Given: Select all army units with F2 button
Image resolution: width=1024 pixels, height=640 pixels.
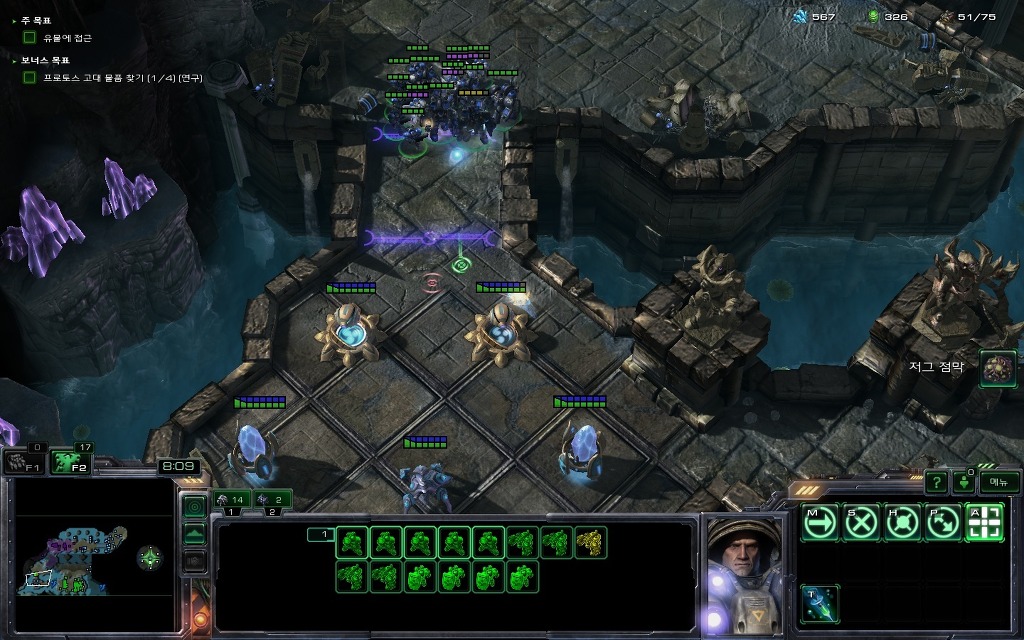Looking at the screenshot, I should [x=68, y=461].
